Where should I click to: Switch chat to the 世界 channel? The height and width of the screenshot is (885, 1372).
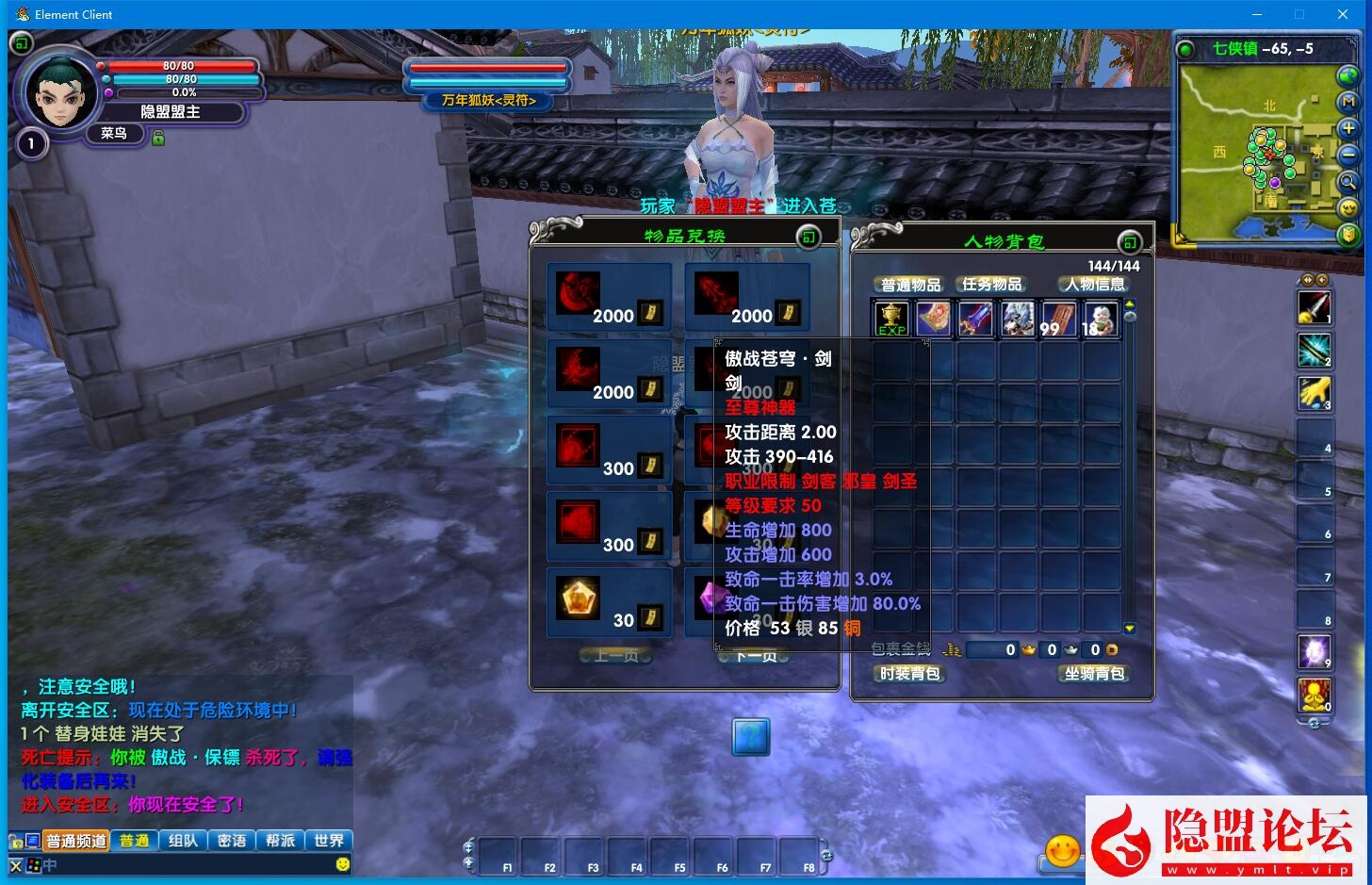329,841
